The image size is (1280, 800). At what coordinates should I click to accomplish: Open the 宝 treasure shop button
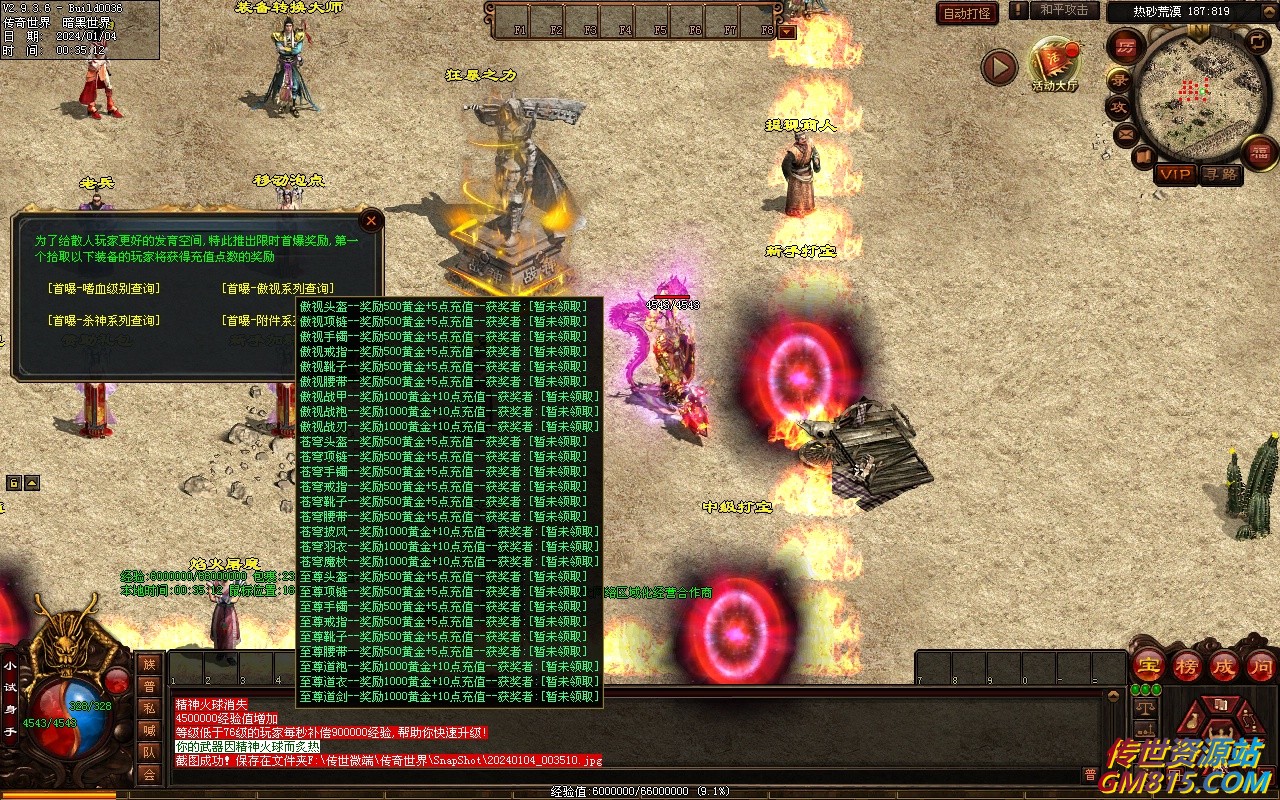1149,665
